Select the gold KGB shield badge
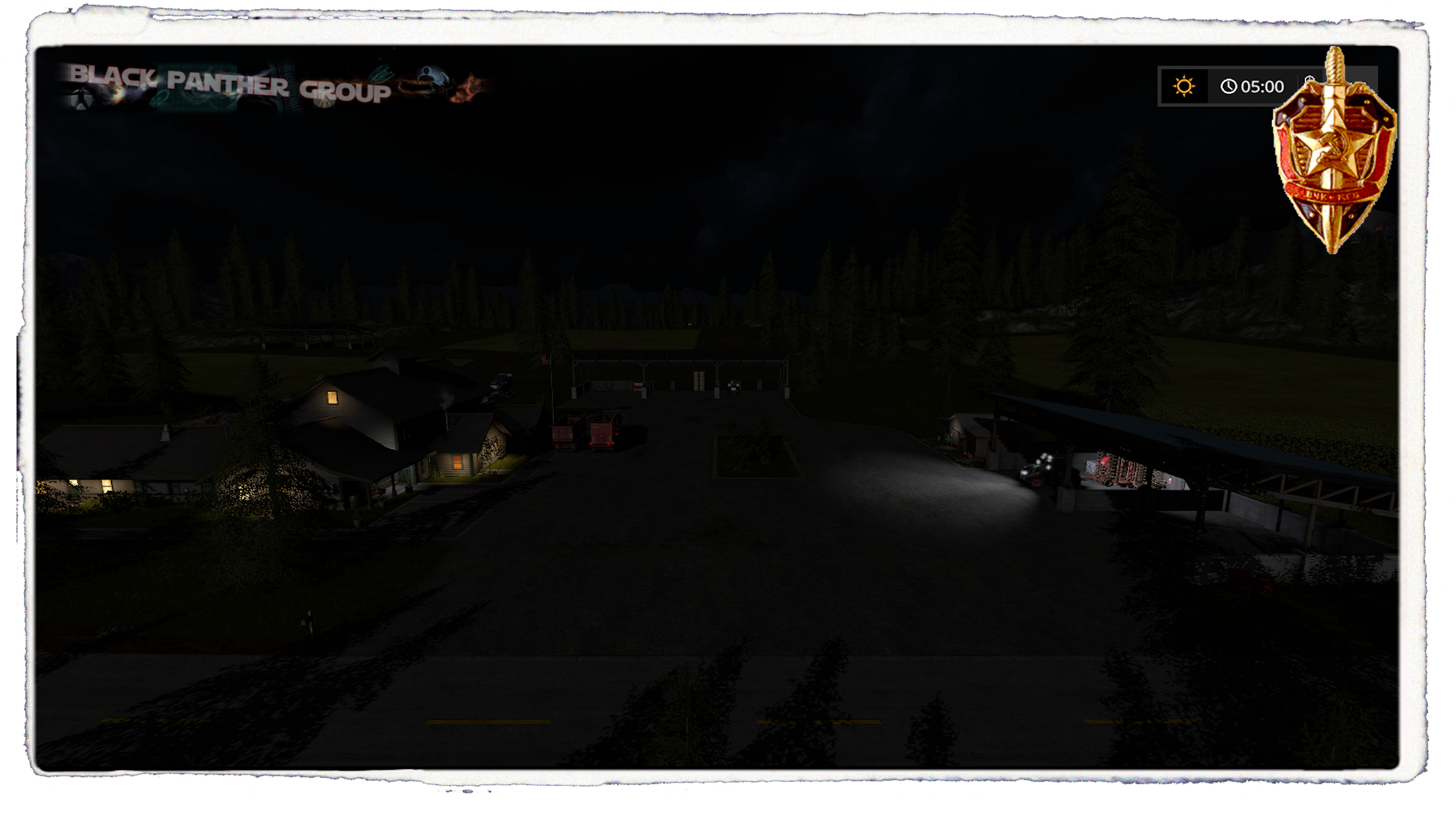The width and height of the screenshot is (1456, 819). [x=1333, y=154]
